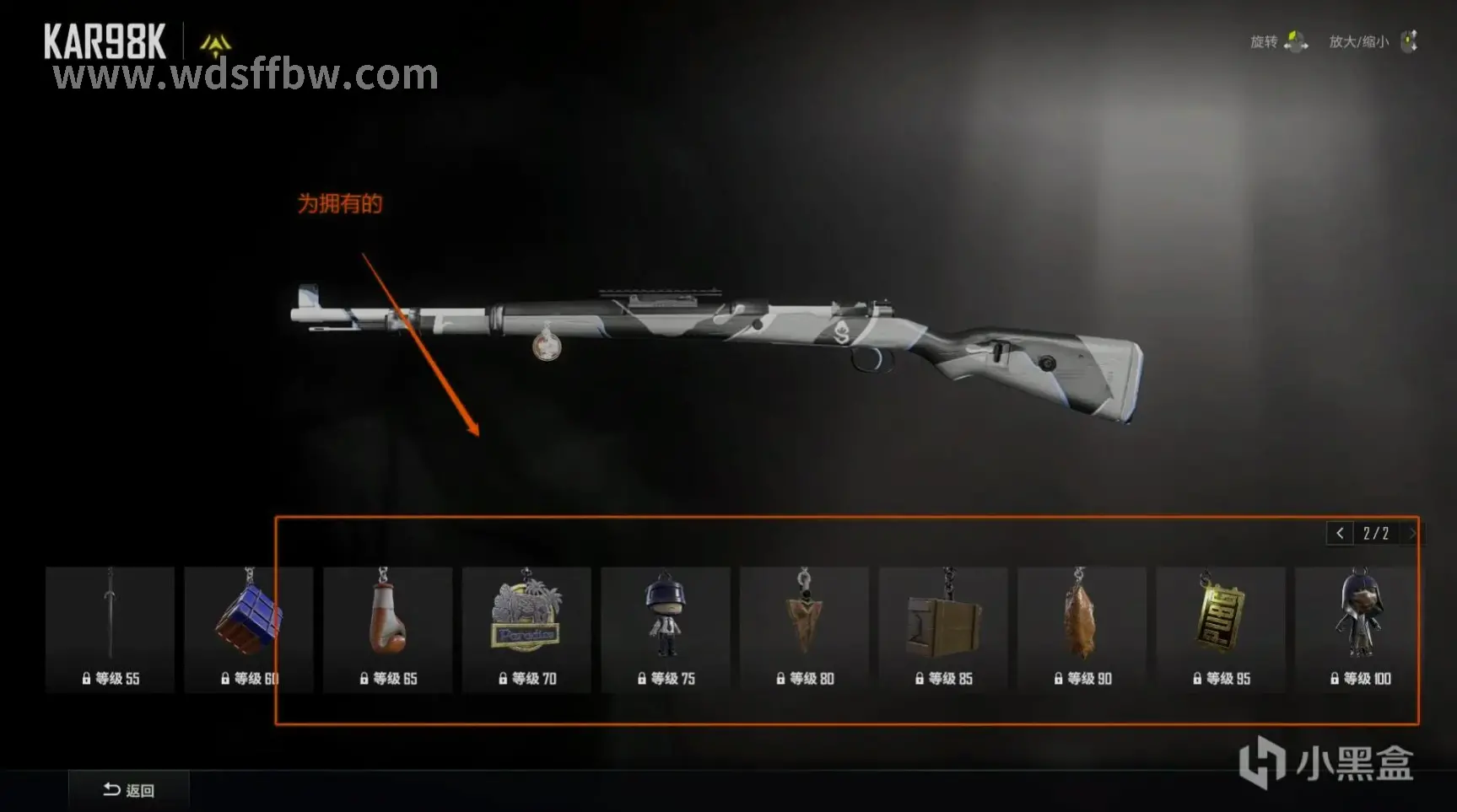Choose the level 100 hooded figure charm
1457x812 pixels.
click(1357, 629)
